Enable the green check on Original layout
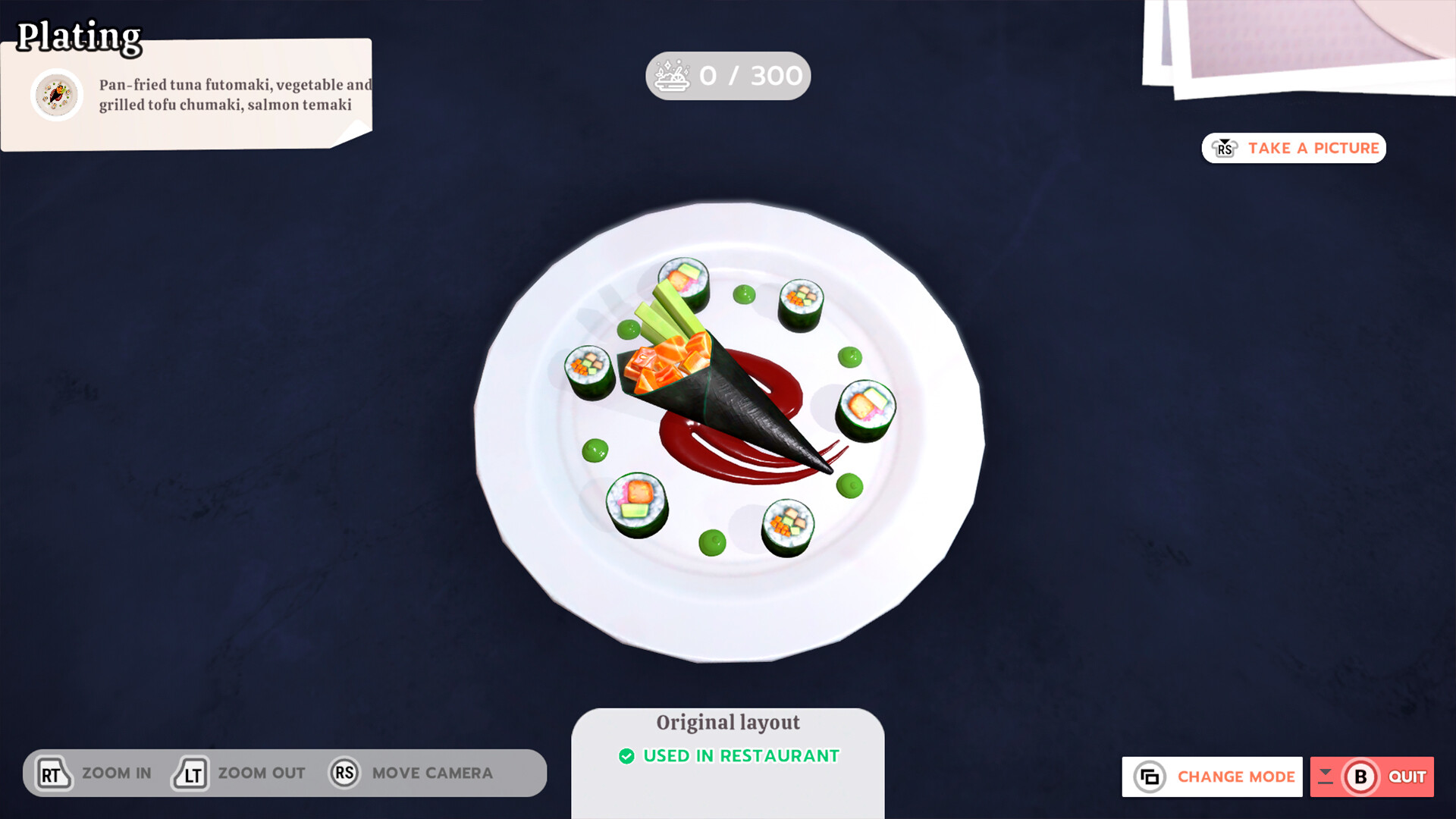 click(x=626, y=755)
